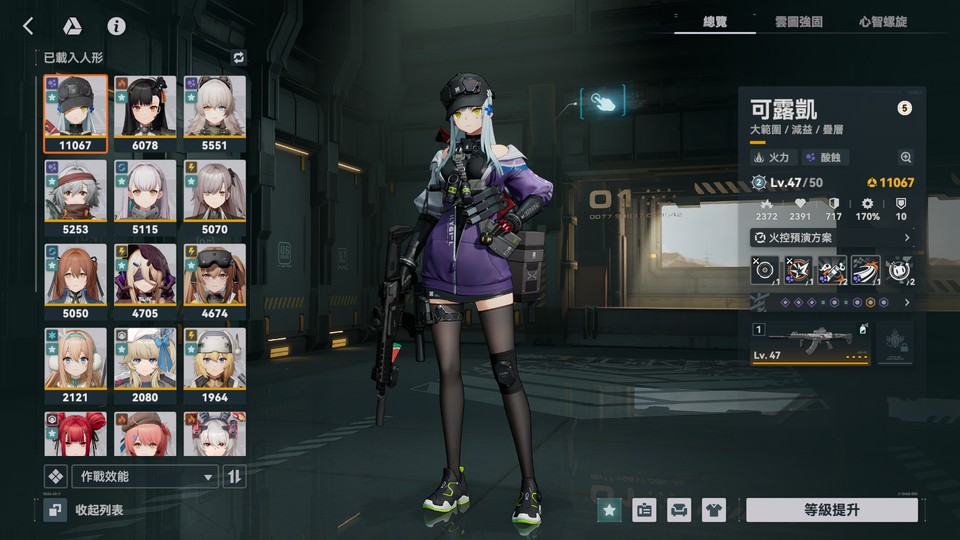The image size is (960, 540).
Task: Open the info icon
Action: (116, 26)
